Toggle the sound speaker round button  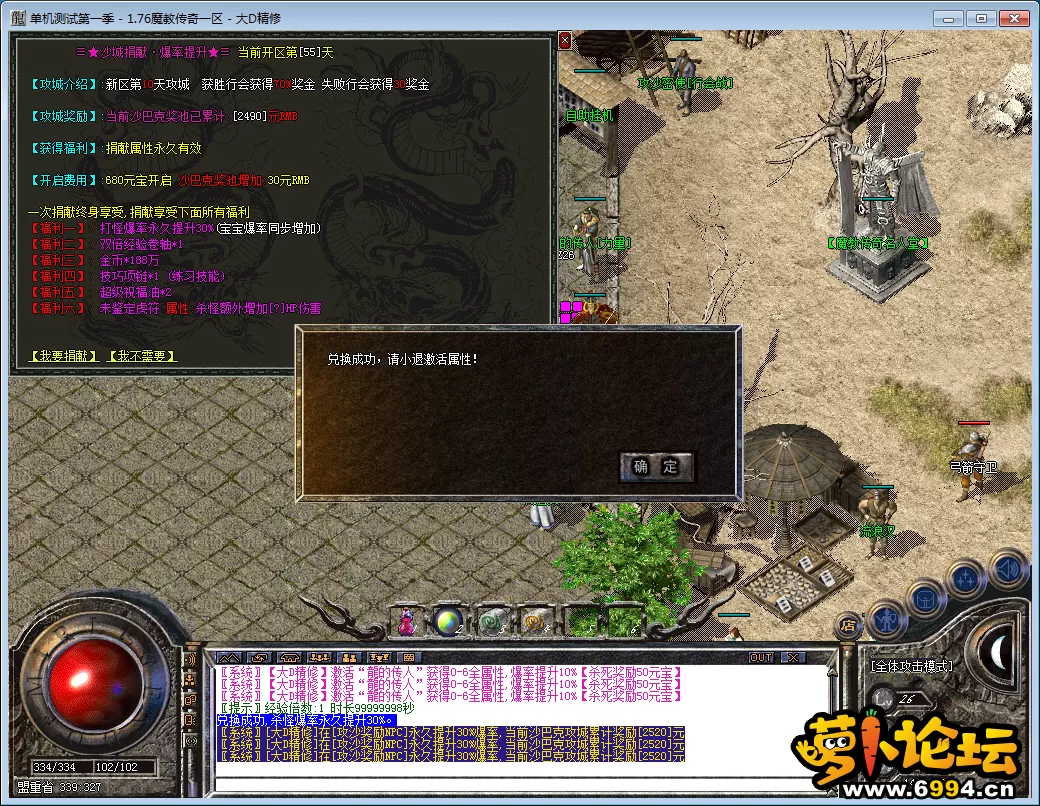point(1007,568)
